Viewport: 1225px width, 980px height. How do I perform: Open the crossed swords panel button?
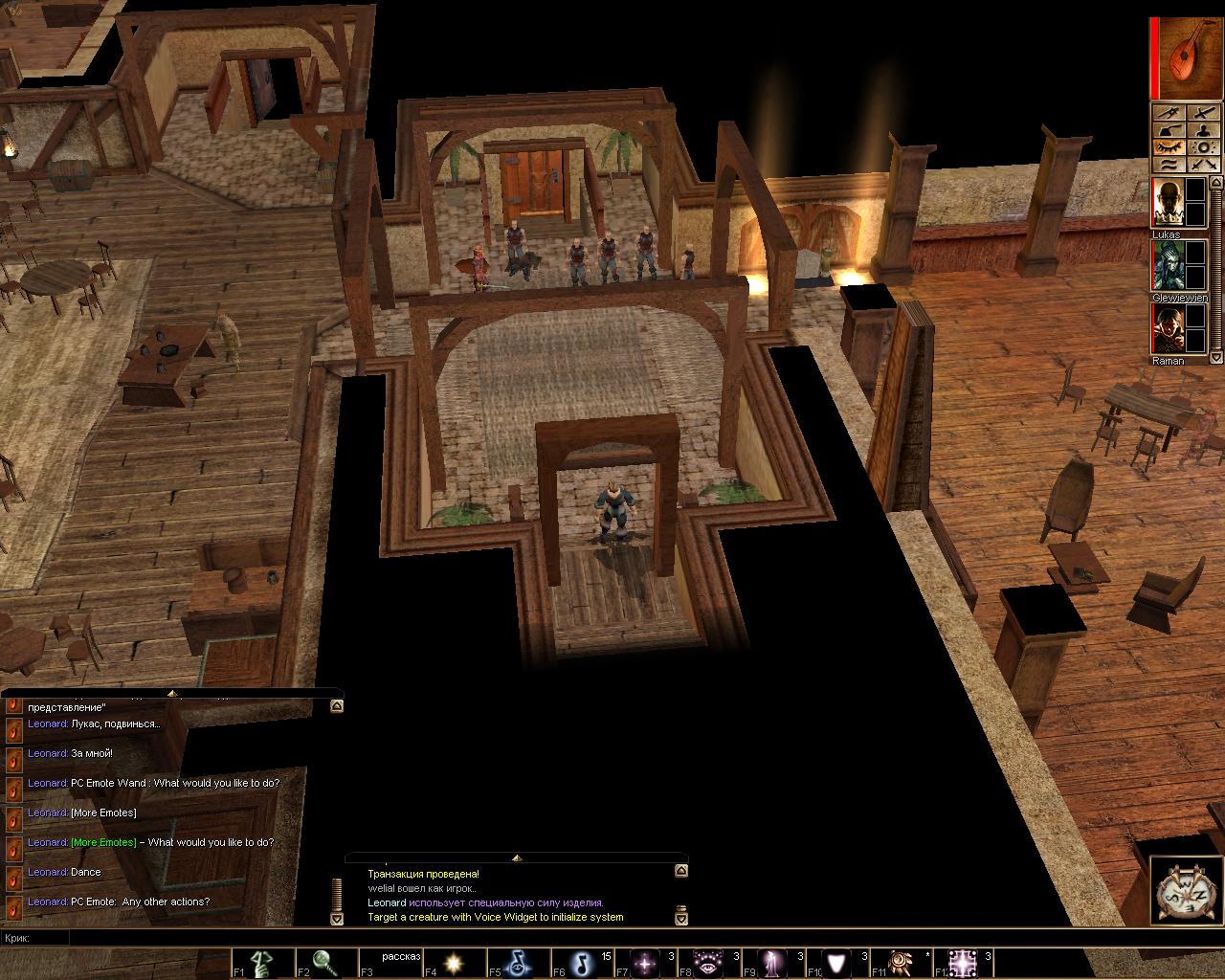1204,165
